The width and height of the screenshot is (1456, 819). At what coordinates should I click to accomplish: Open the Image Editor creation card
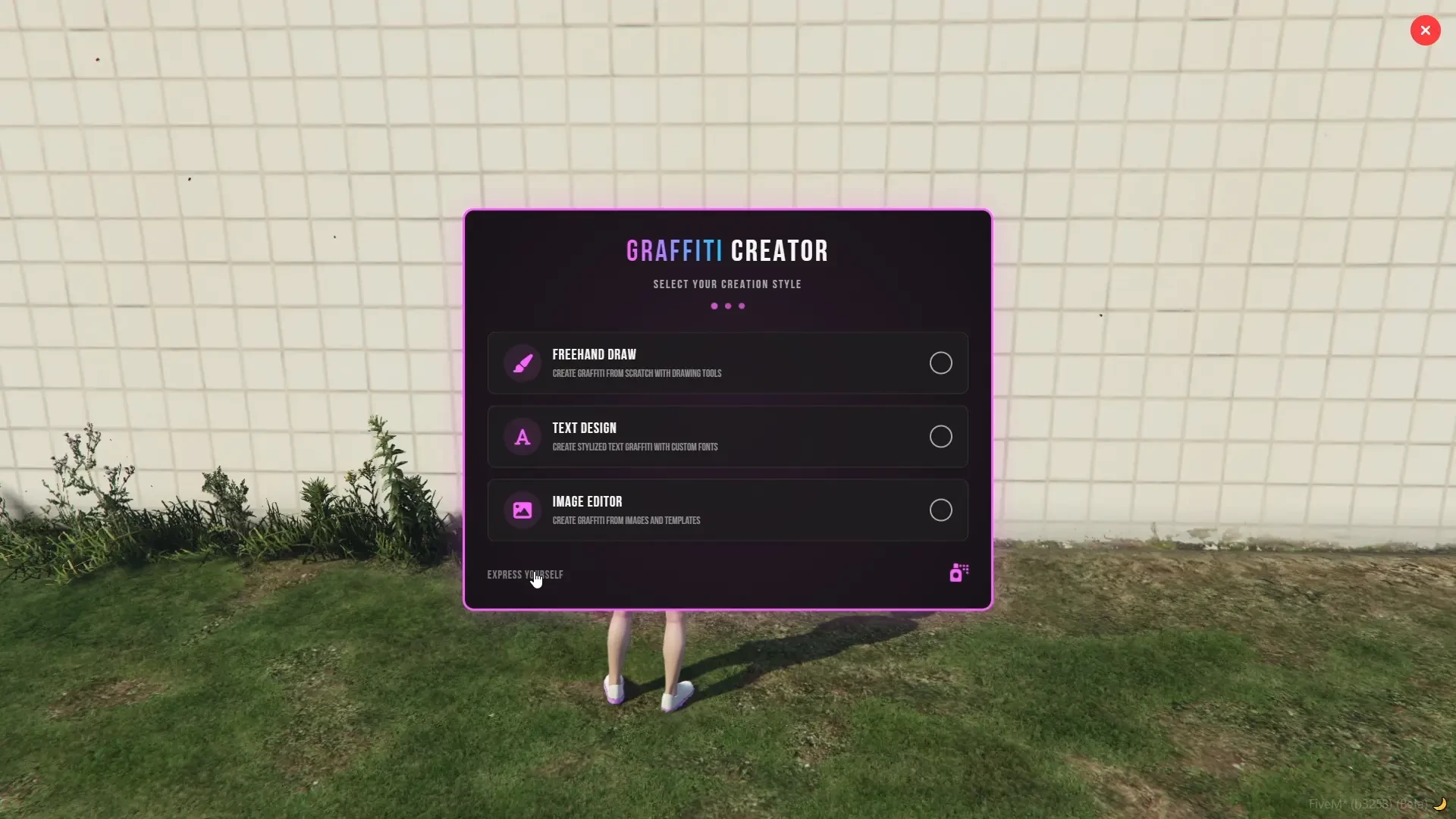[x=726, y=510]
